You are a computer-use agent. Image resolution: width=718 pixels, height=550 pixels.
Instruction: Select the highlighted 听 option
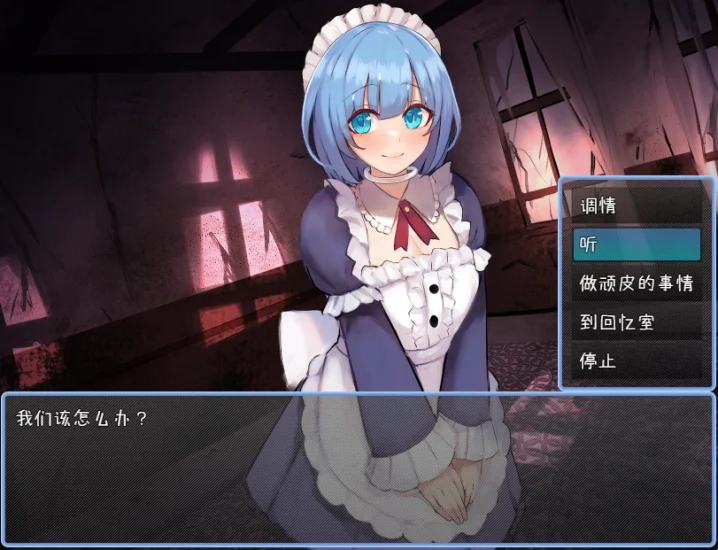click(x=636, y=244)
